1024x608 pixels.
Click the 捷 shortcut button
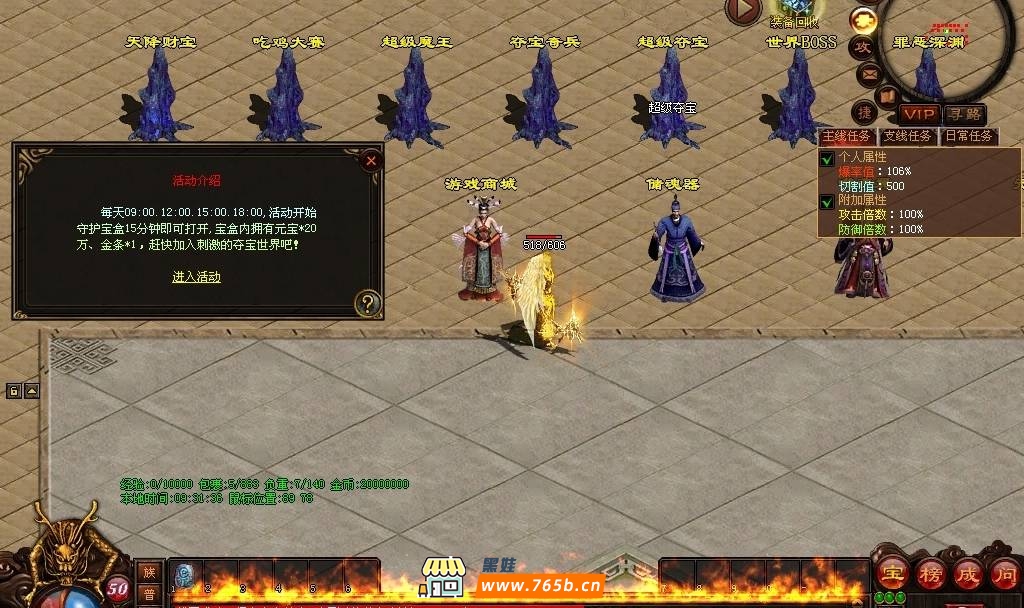[x=864, y=110]
